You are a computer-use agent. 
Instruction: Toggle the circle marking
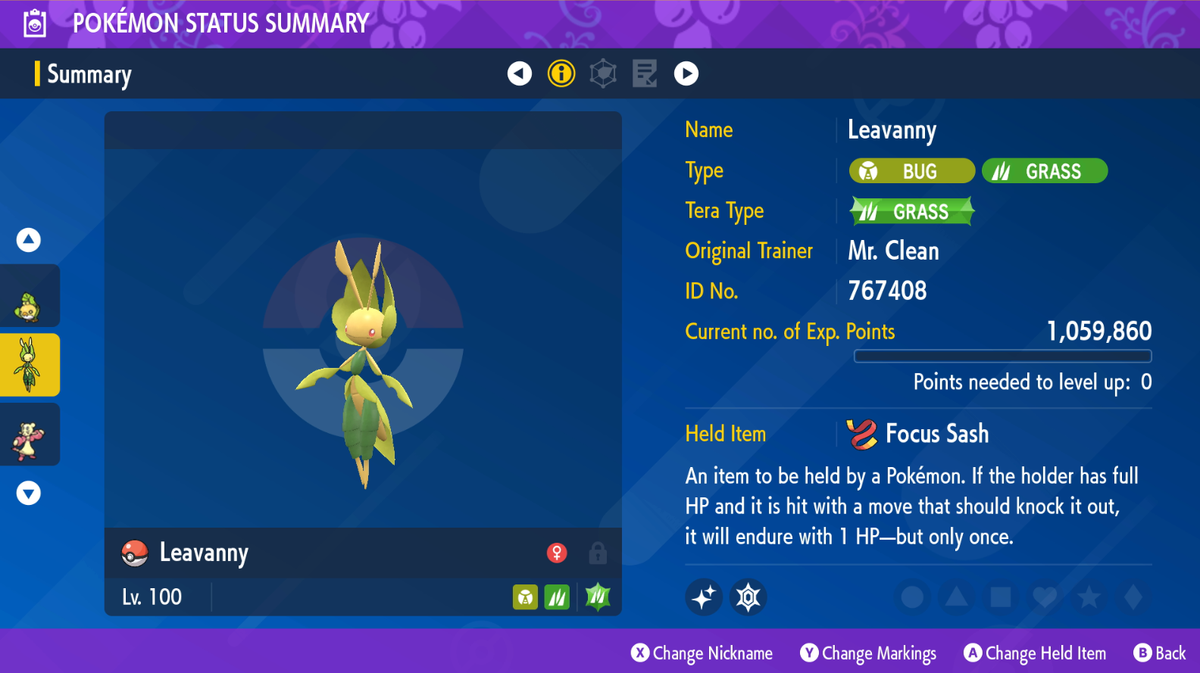pyautogui.click(x=912, y=598)
